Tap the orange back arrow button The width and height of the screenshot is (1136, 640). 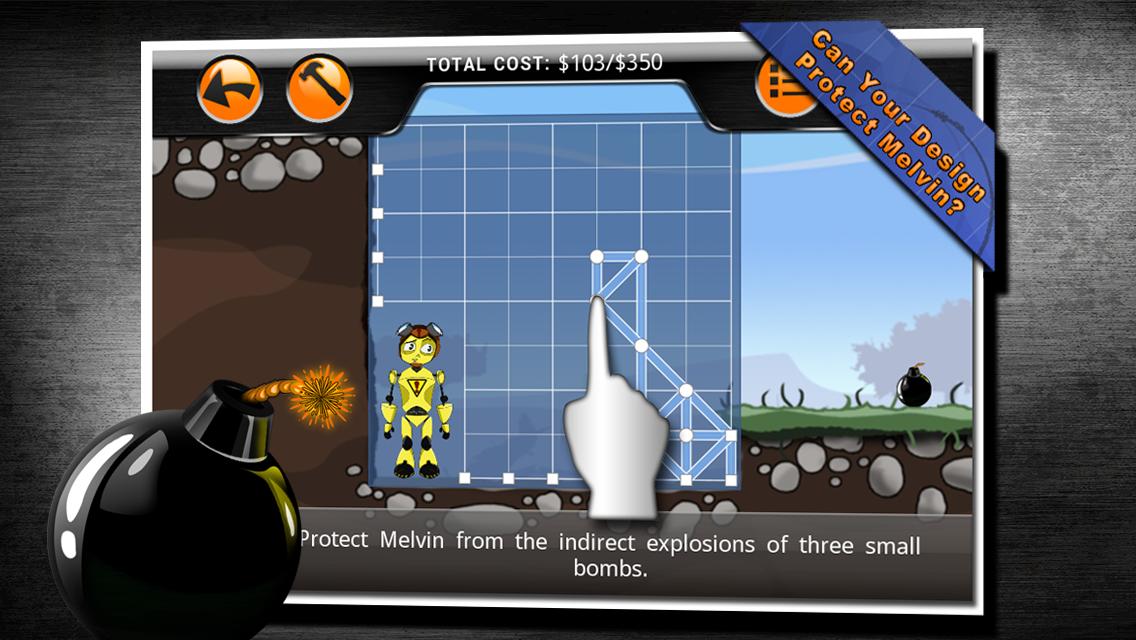[230, 89]
